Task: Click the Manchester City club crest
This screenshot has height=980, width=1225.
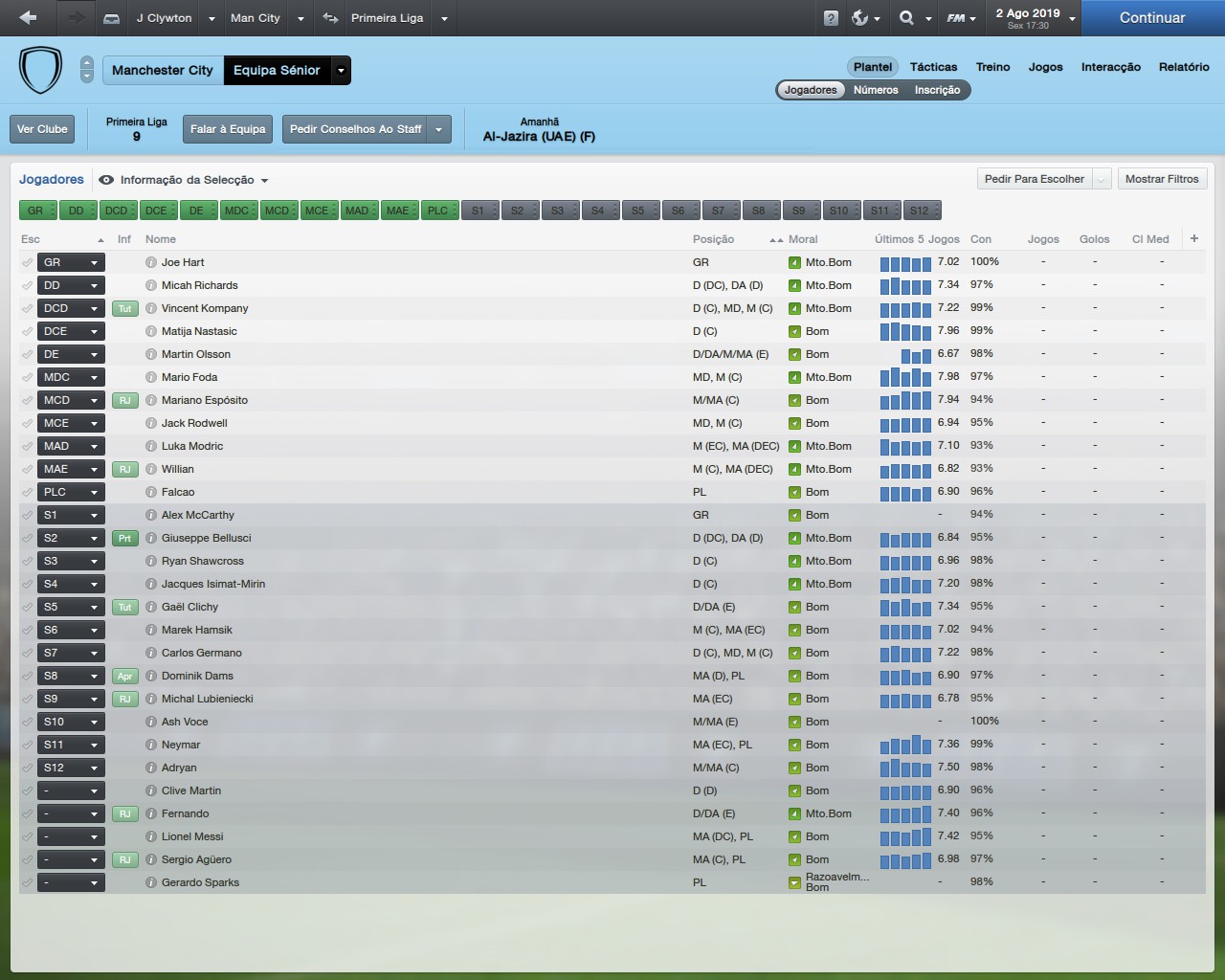Action: coord(40,69)
